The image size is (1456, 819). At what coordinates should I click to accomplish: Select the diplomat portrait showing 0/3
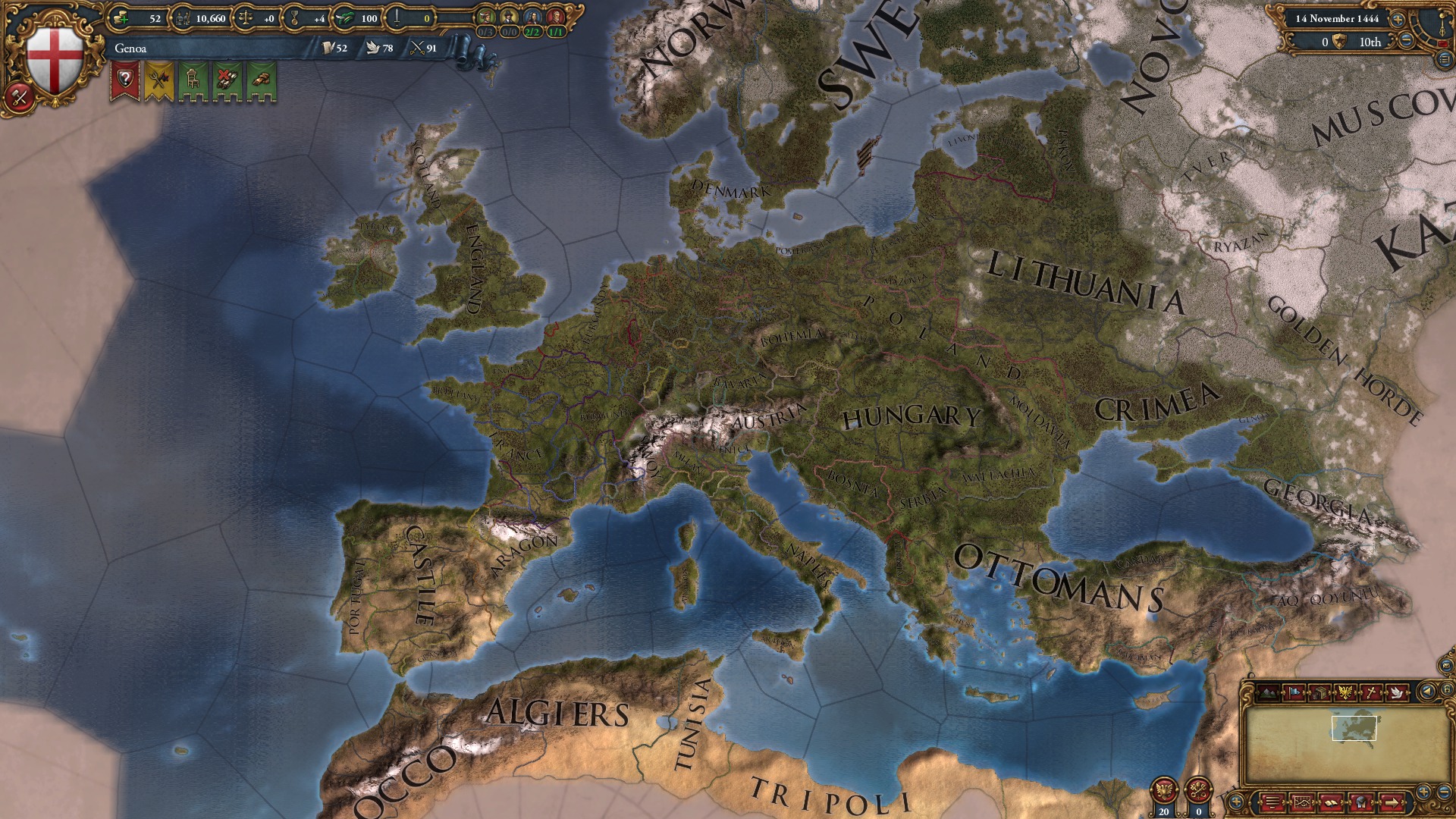485,17
